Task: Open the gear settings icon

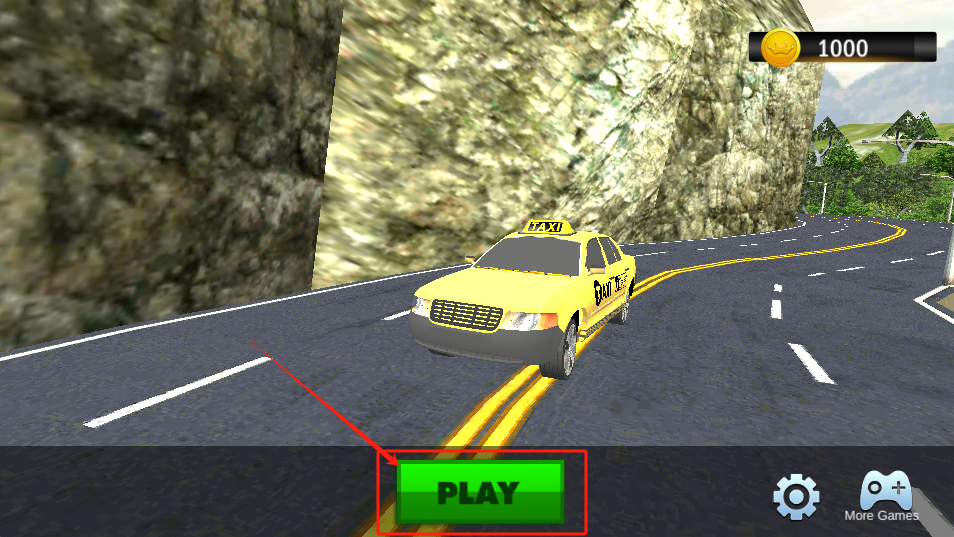Action: click(x=796, y=496)
